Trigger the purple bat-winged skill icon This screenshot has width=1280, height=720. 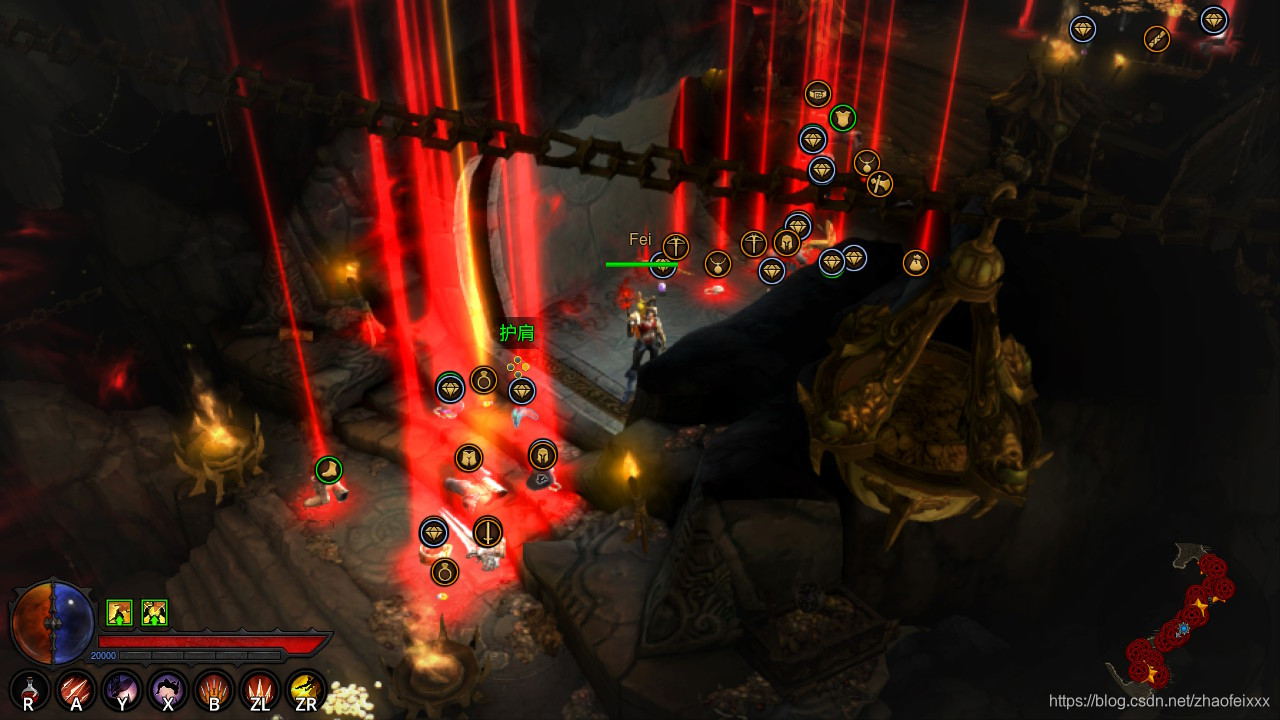click(122, 689)
